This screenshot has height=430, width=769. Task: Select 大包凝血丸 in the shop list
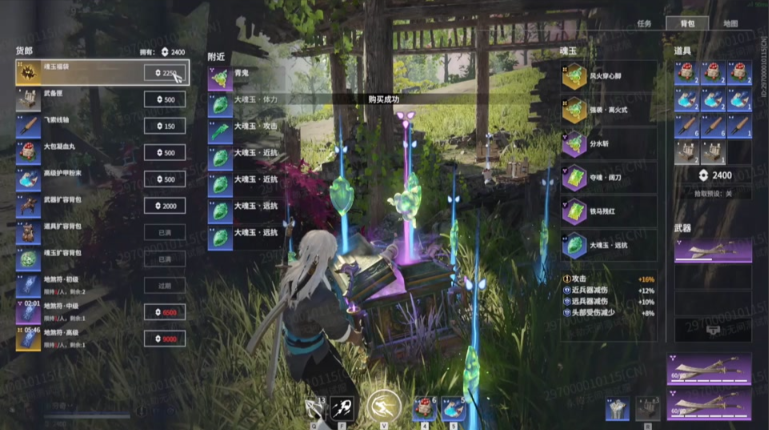[80, 152]
